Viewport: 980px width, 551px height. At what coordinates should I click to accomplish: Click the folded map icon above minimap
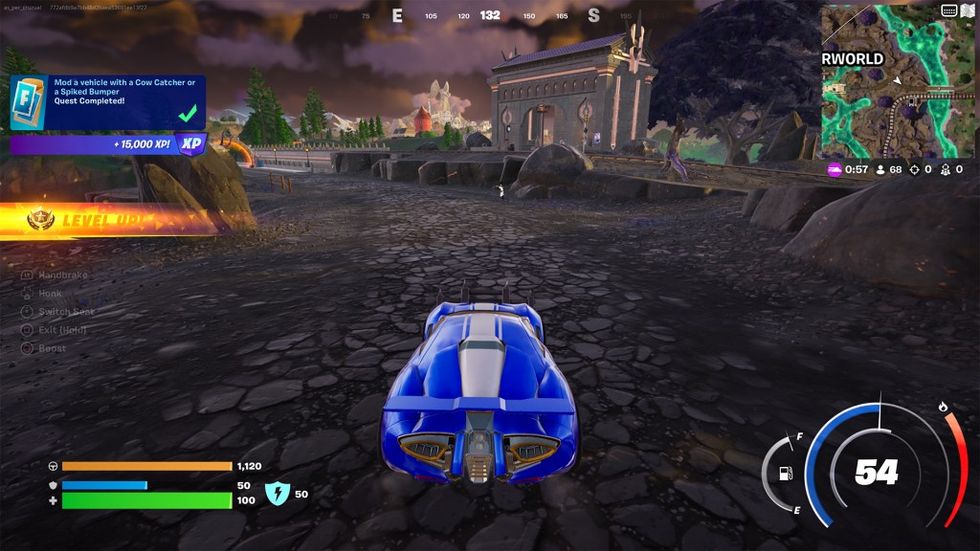[966, 11]
